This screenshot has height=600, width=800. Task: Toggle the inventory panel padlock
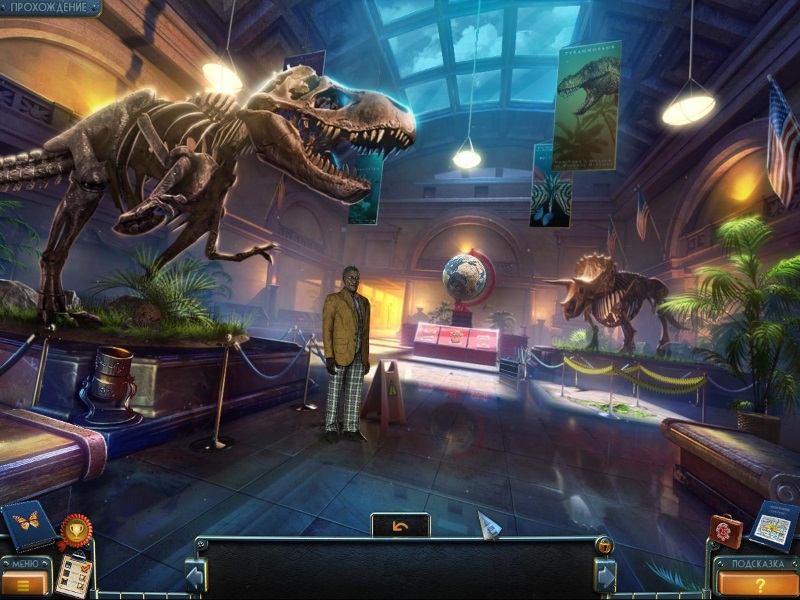[604, 545]
